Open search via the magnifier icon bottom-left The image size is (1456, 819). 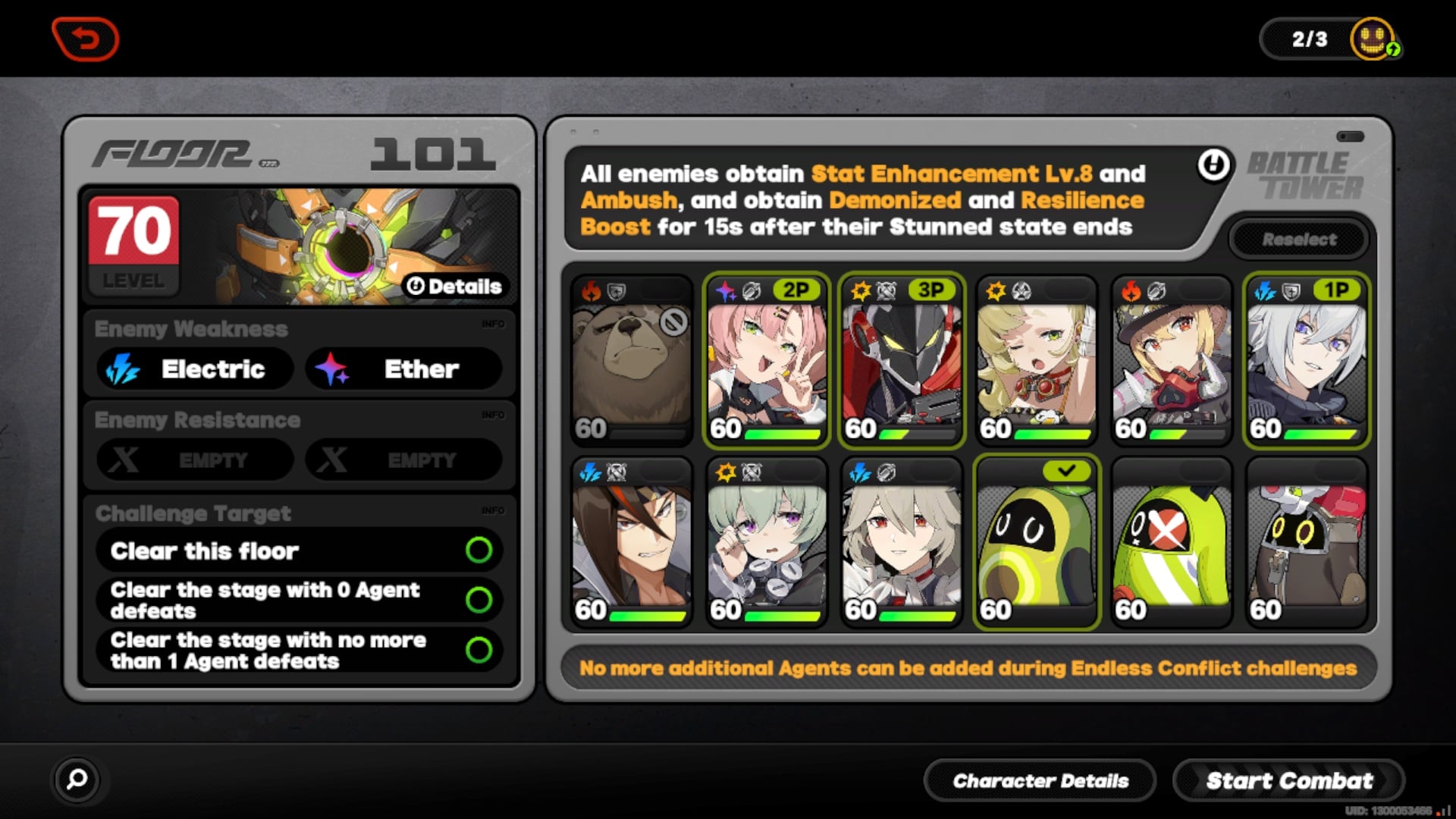point(76,780)
